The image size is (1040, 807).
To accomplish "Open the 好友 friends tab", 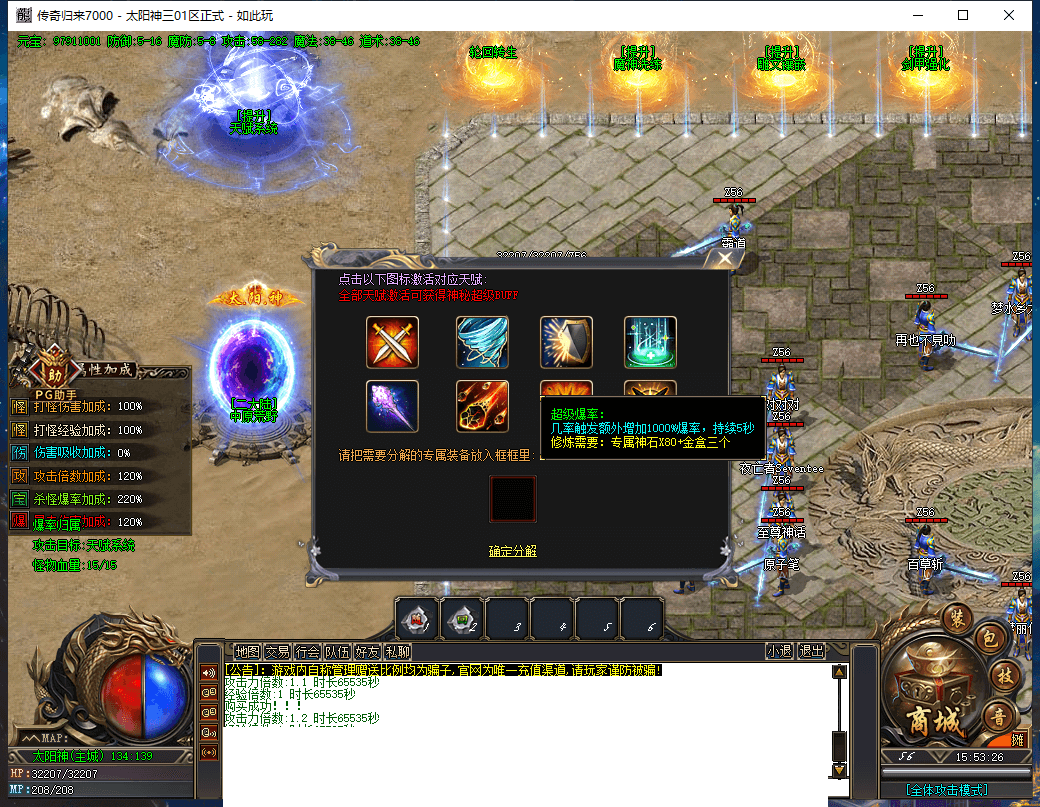I will click(367, 651).
